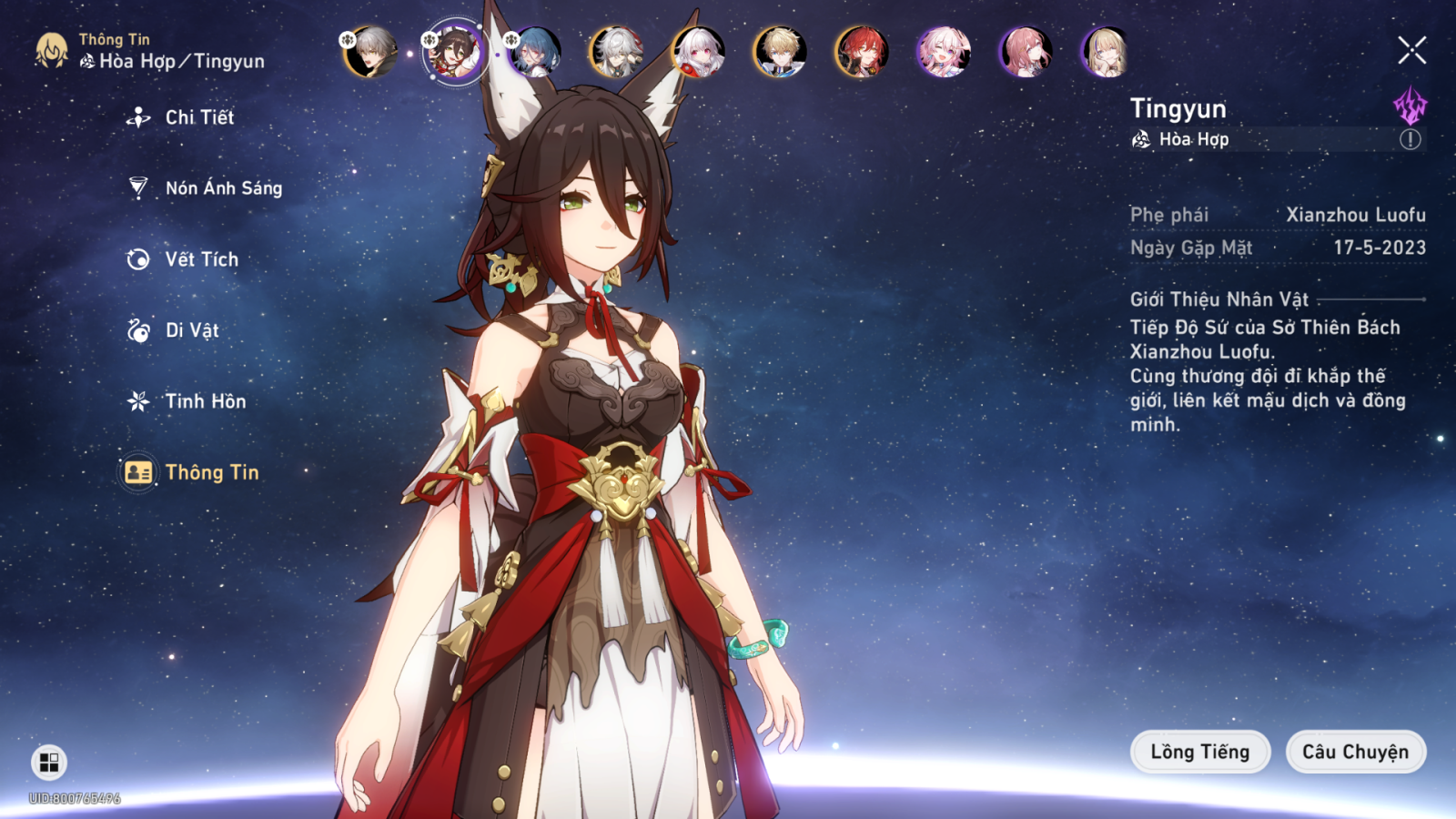Click the exclamation info icon beside Hòa Hợp

(x=1410, y=139)
